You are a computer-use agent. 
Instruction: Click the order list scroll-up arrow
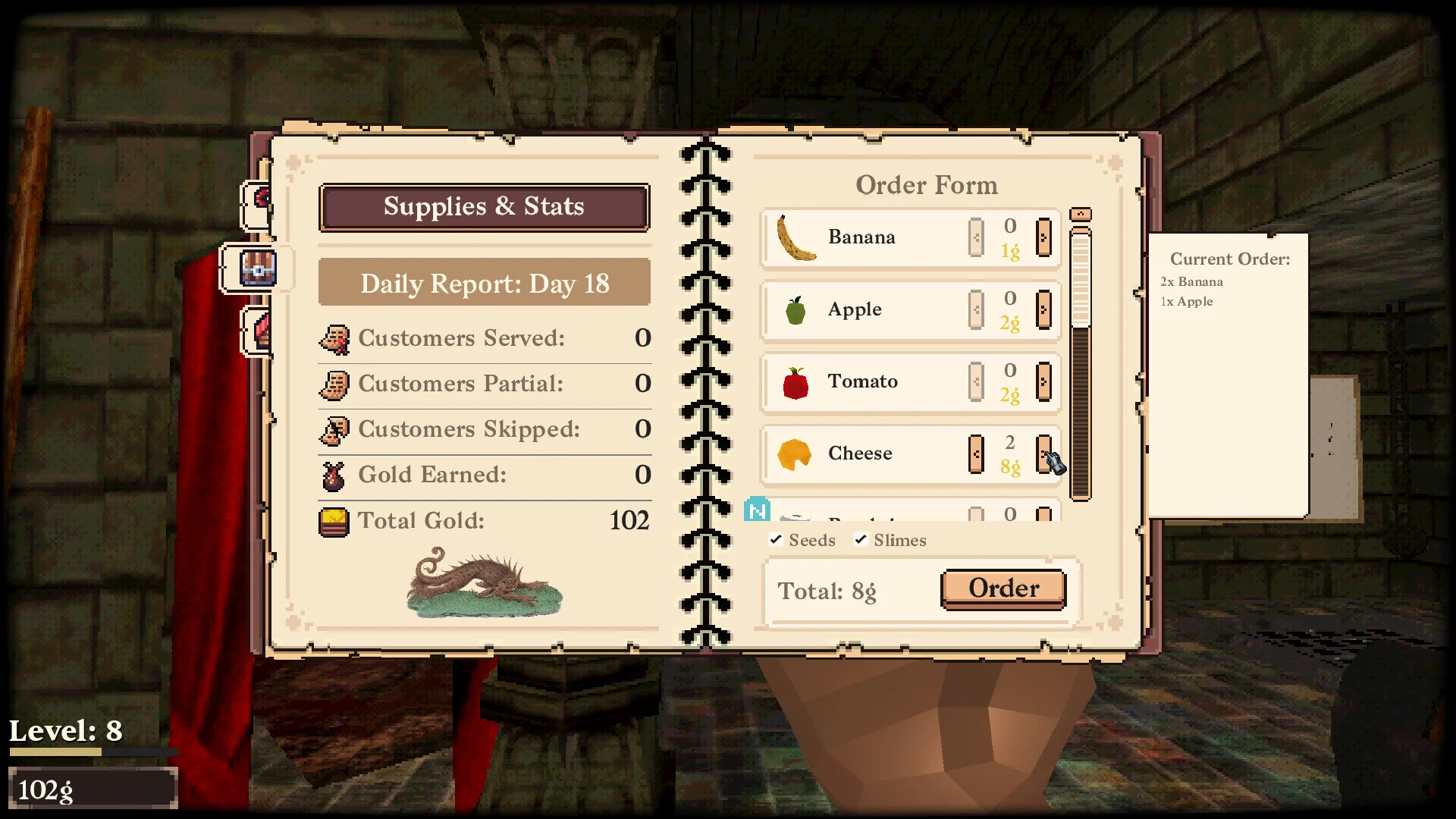[1080, 215]
